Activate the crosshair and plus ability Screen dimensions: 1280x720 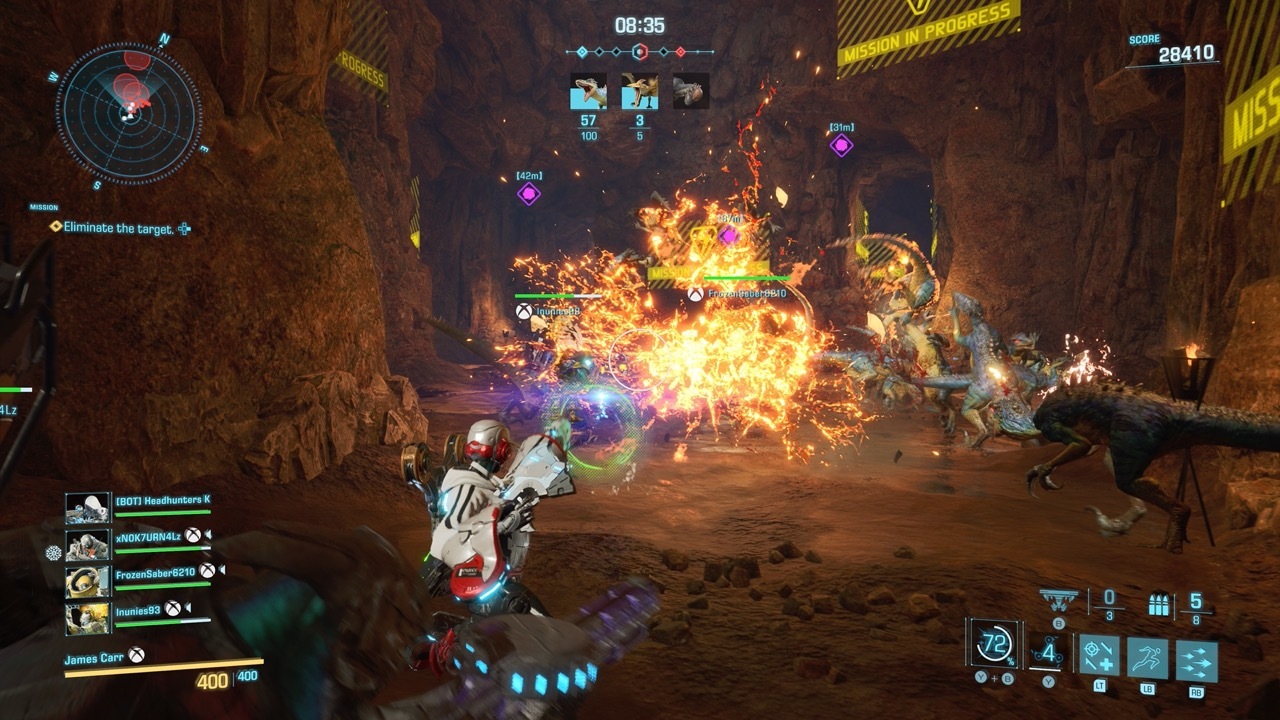(1099, 657)
